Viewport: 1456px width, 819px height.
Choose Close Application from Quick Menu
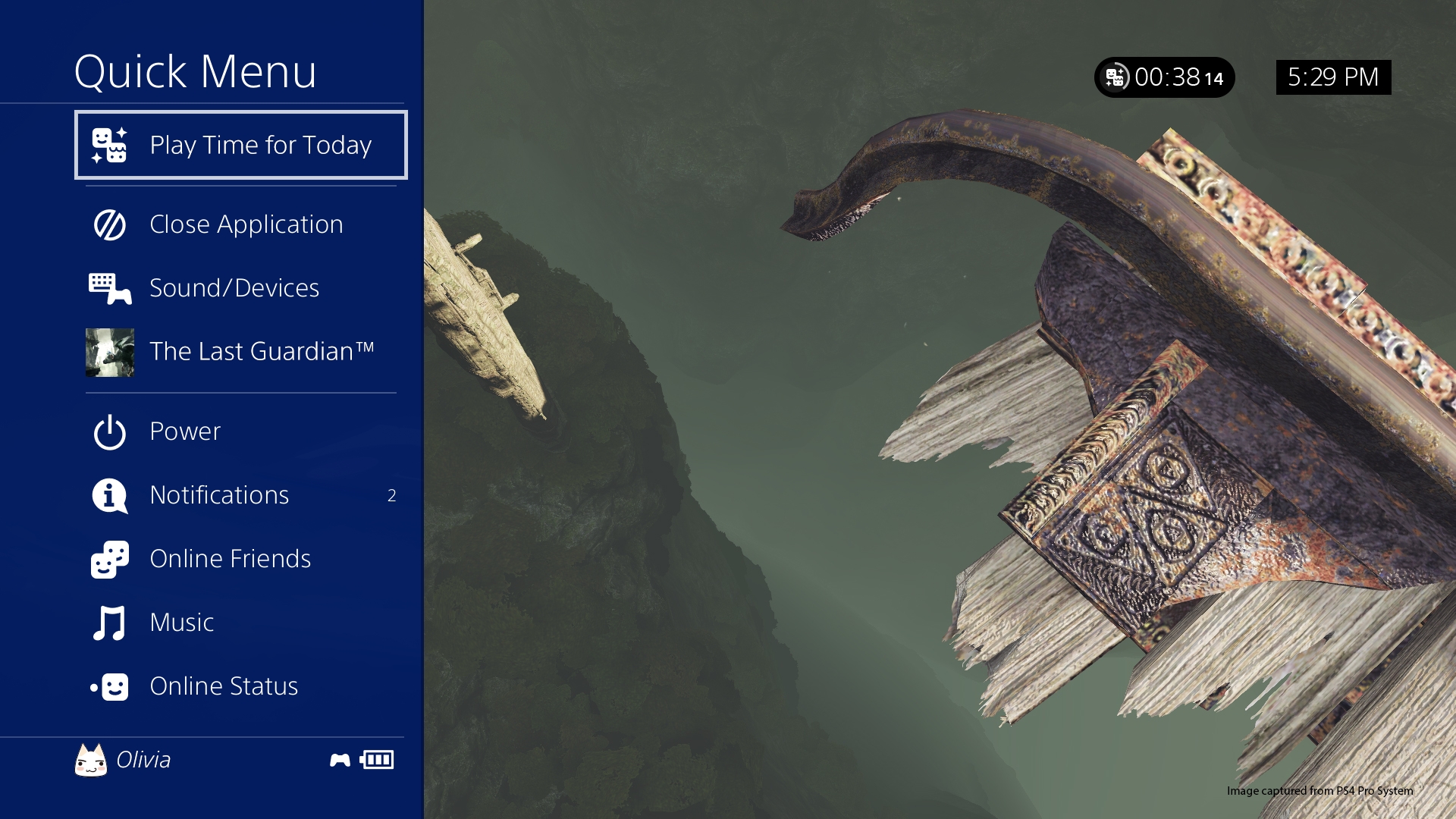pyautogui.click(x=241, y=224)
